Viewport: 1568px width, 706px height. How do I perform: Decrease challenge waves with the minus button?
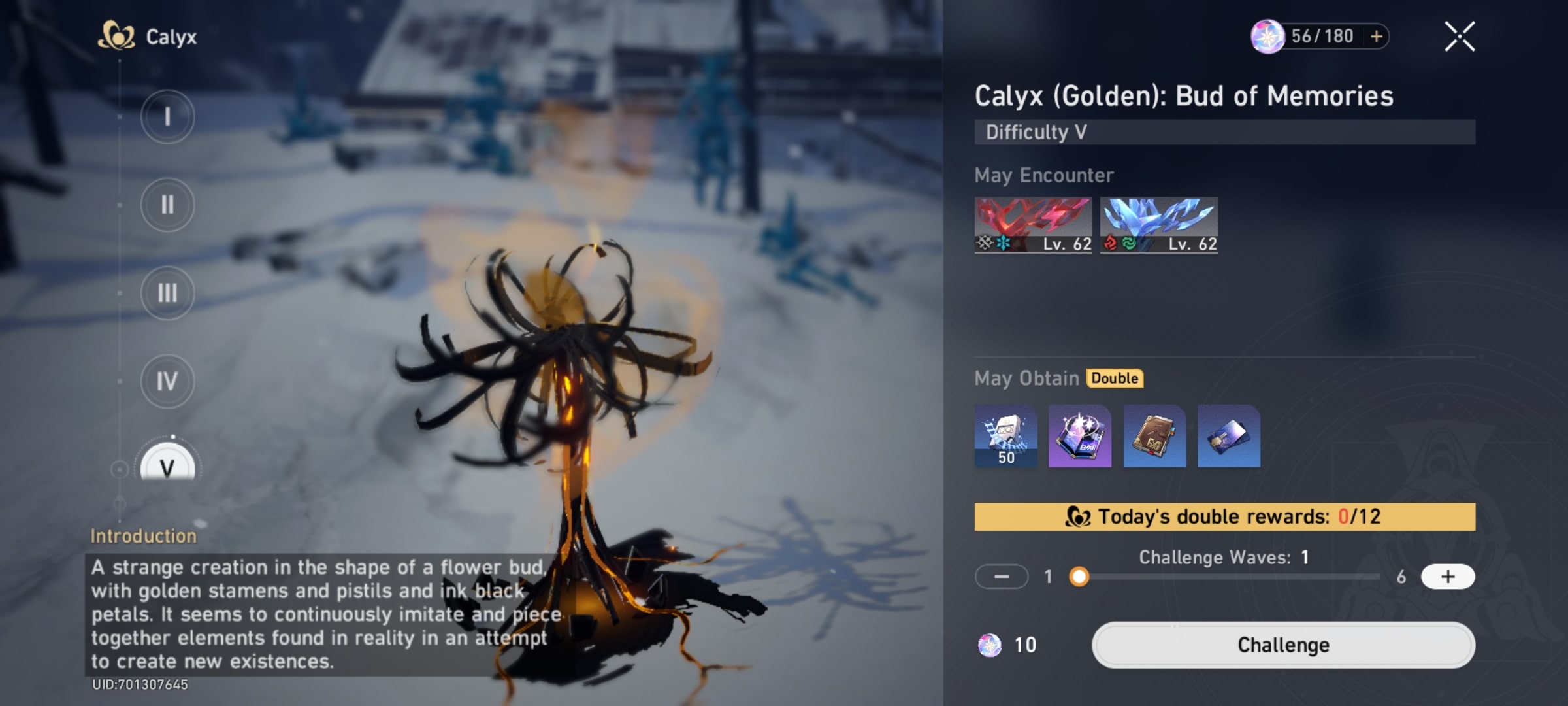point(1001,577)
